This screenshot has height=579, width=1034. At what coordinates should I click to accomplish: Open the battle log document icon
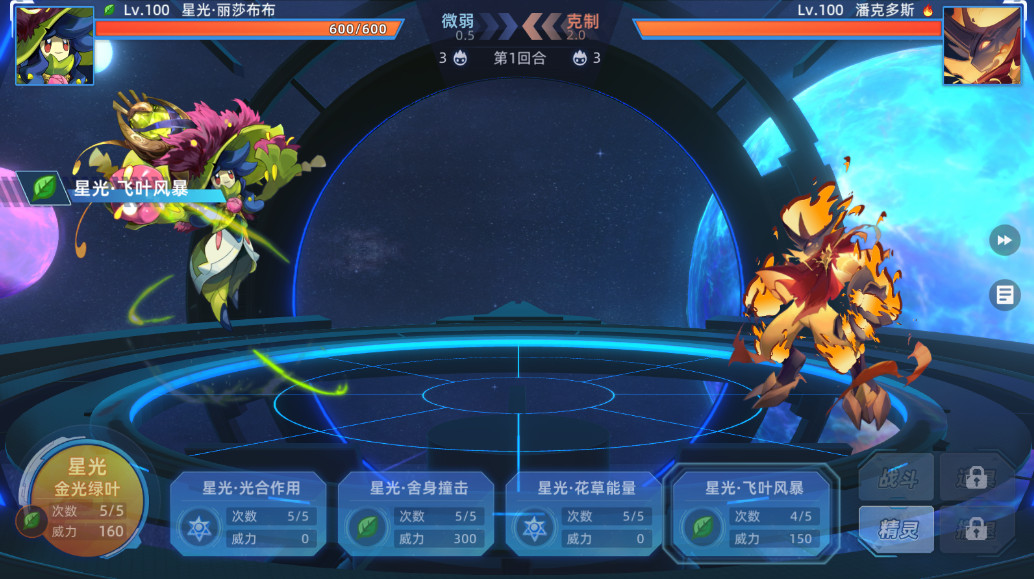(1004, 294)
